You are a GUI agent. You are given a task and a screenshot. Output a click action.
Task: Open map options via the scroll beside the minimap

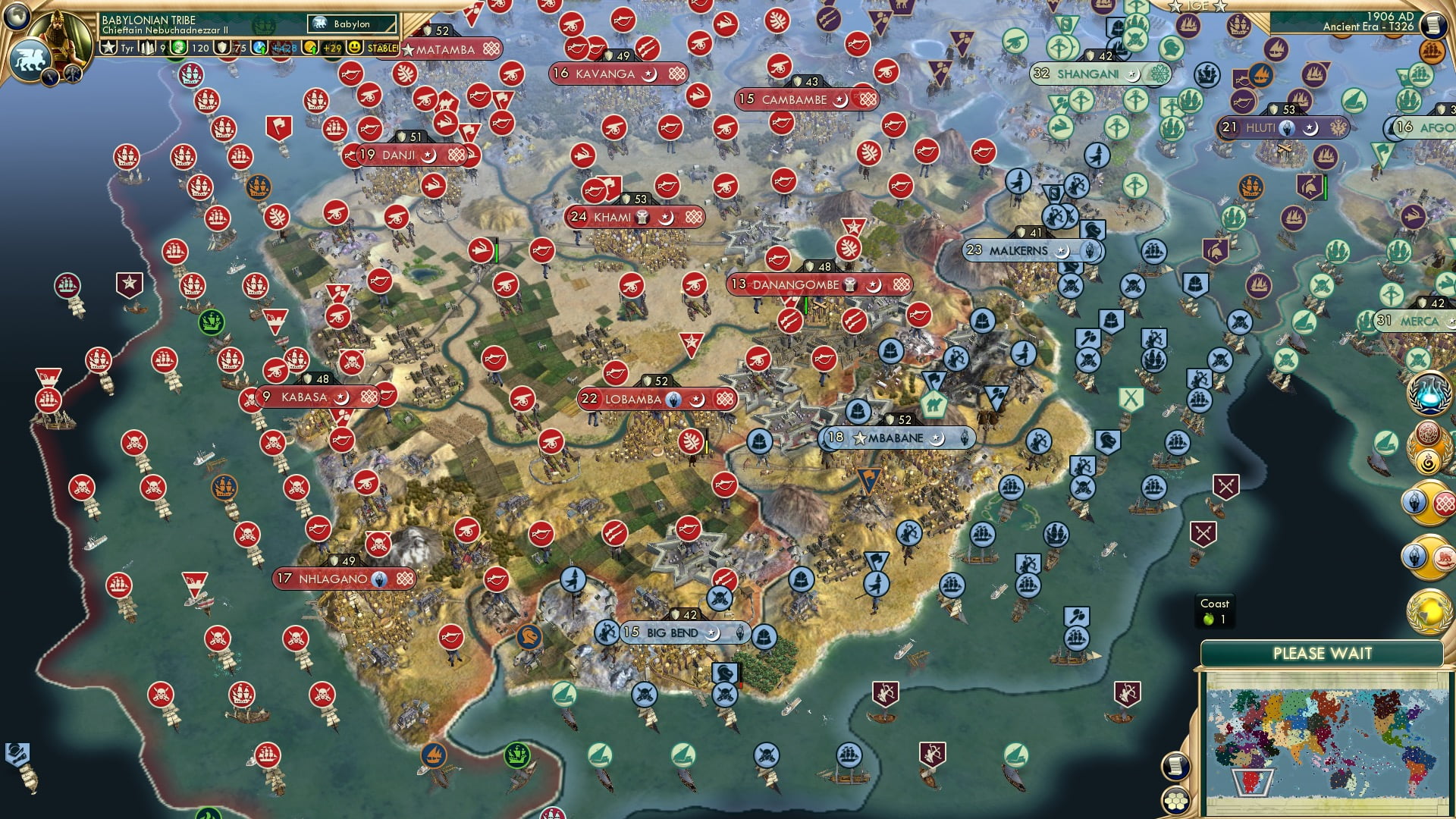coord(1176,767)
